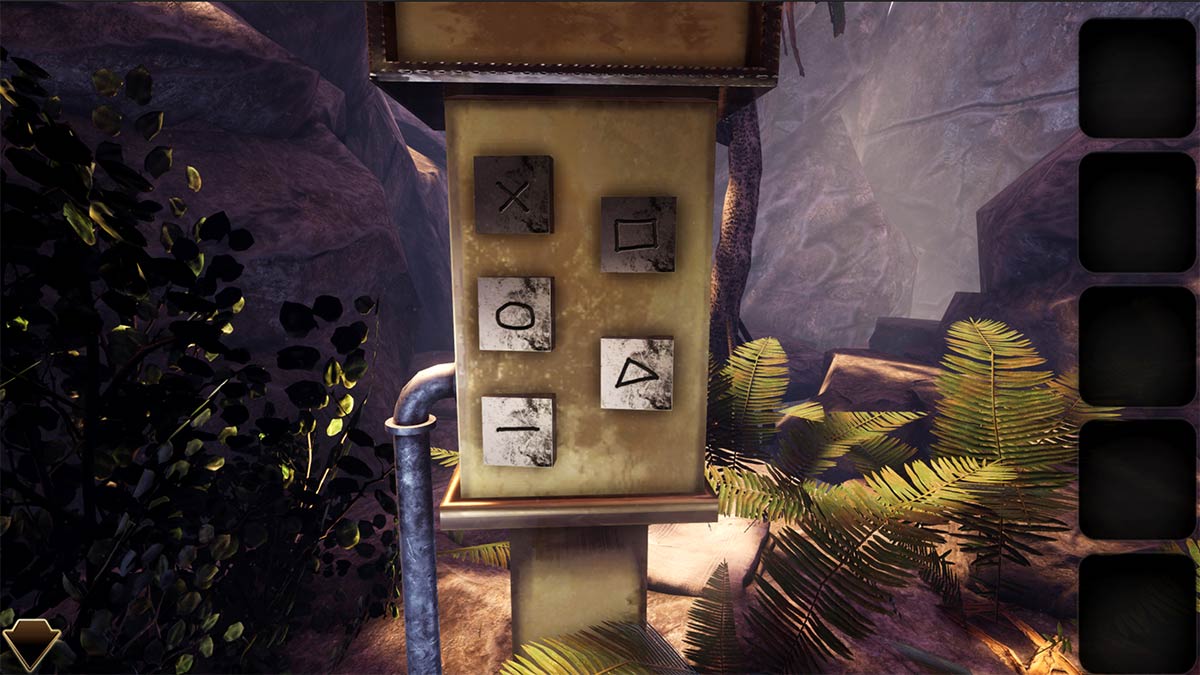
Task: Go back using the down arrow icon
Action: click(x=31, y=643)
